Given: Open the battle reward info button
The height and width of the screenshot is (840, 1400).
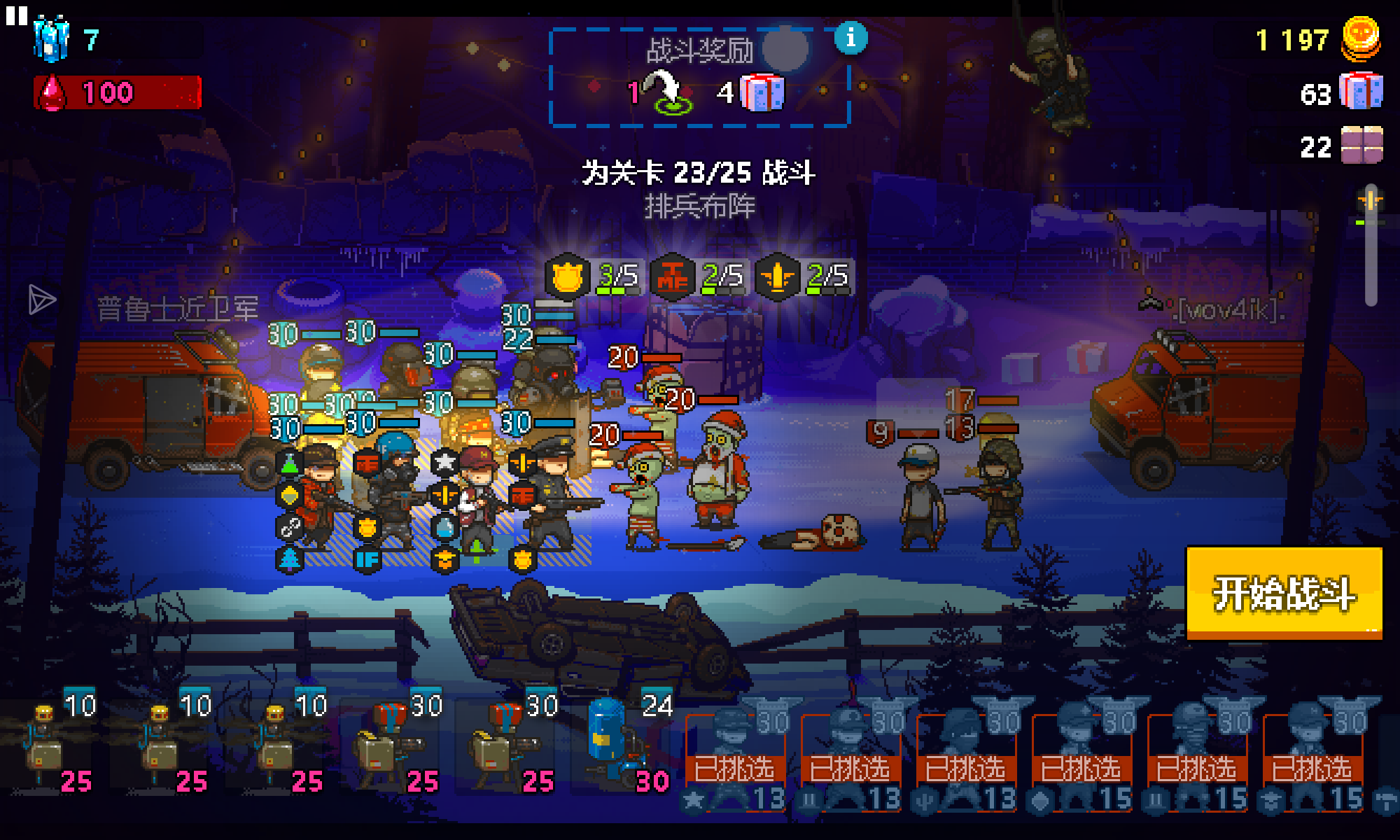Looking at the screenshot, I should click(x=850, y=38).
